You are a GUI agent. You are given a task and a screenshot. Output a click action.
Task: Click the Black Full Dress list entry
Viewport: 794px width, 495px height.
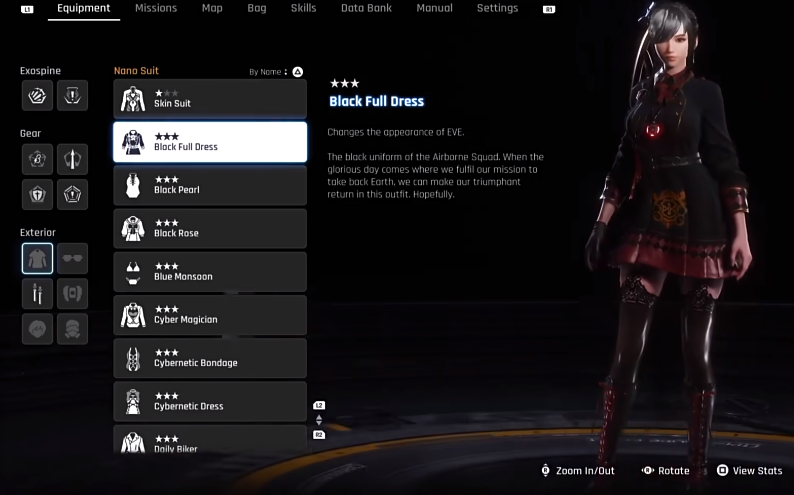click(x=210, y=142)
